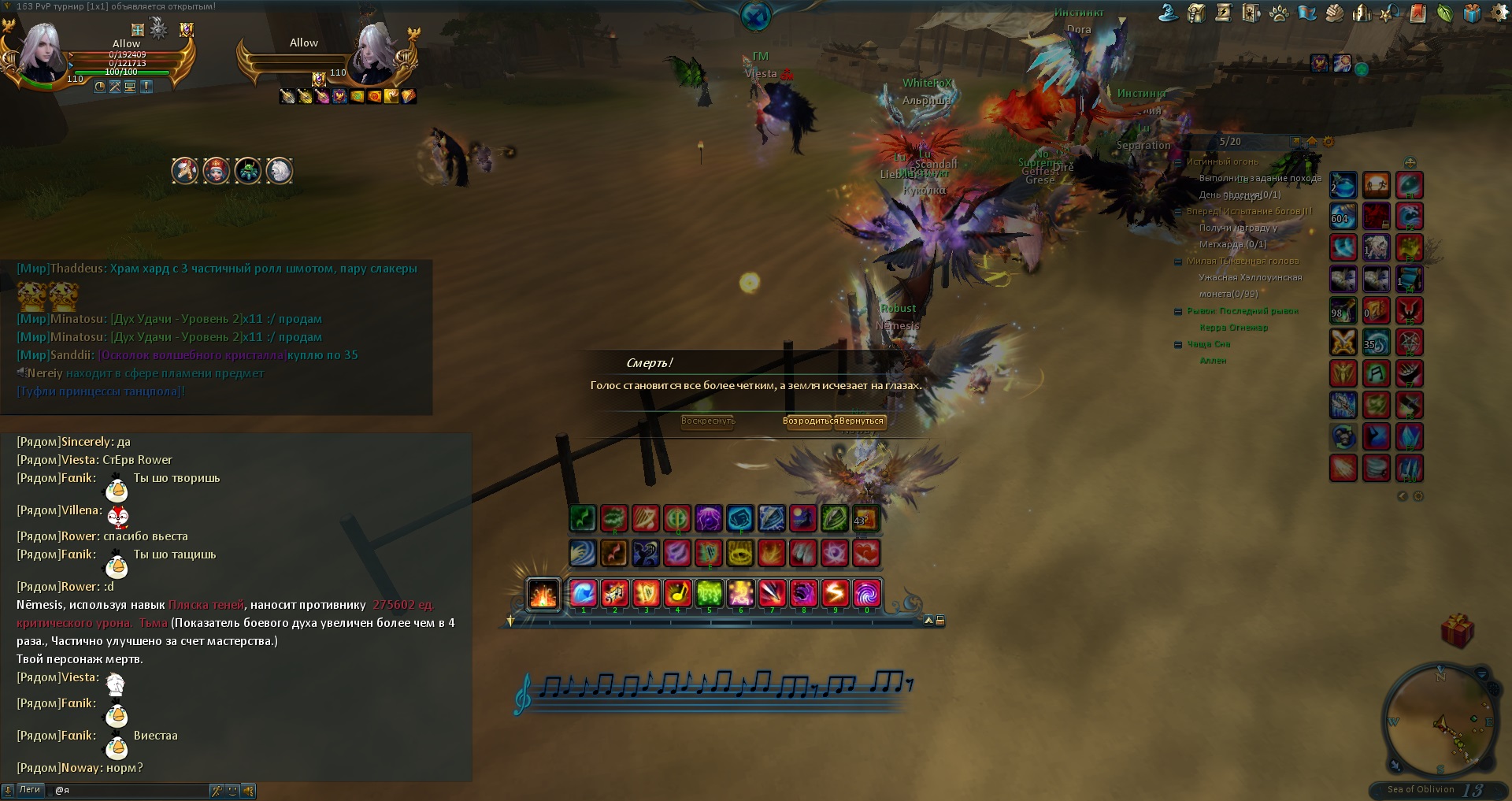This screenshot has width=1512, height=801.
Task: Open the backpack inventory
Action: [1197, 13]
